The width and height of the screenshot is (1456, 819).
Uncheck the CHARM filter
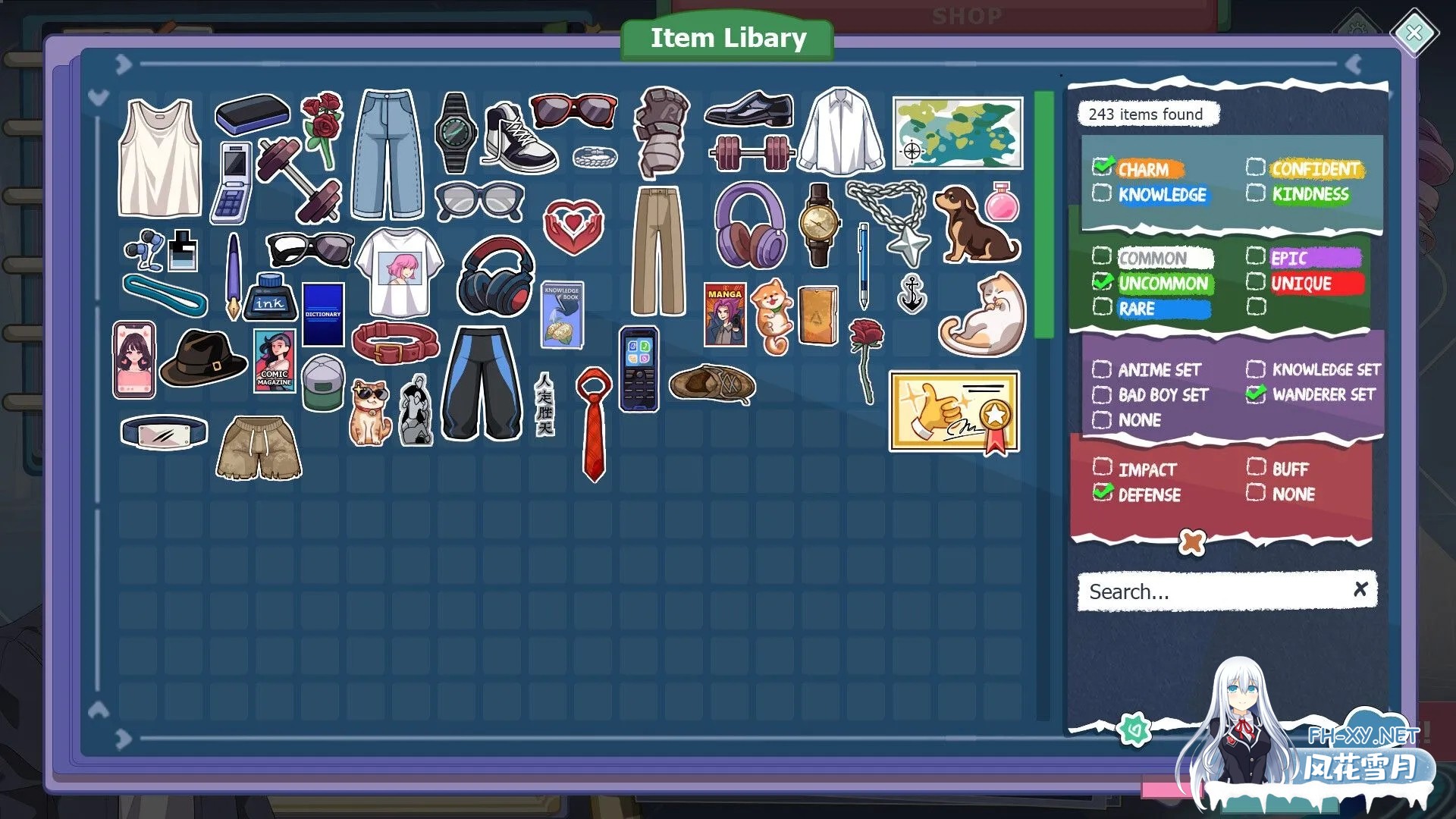point(1103,168)
